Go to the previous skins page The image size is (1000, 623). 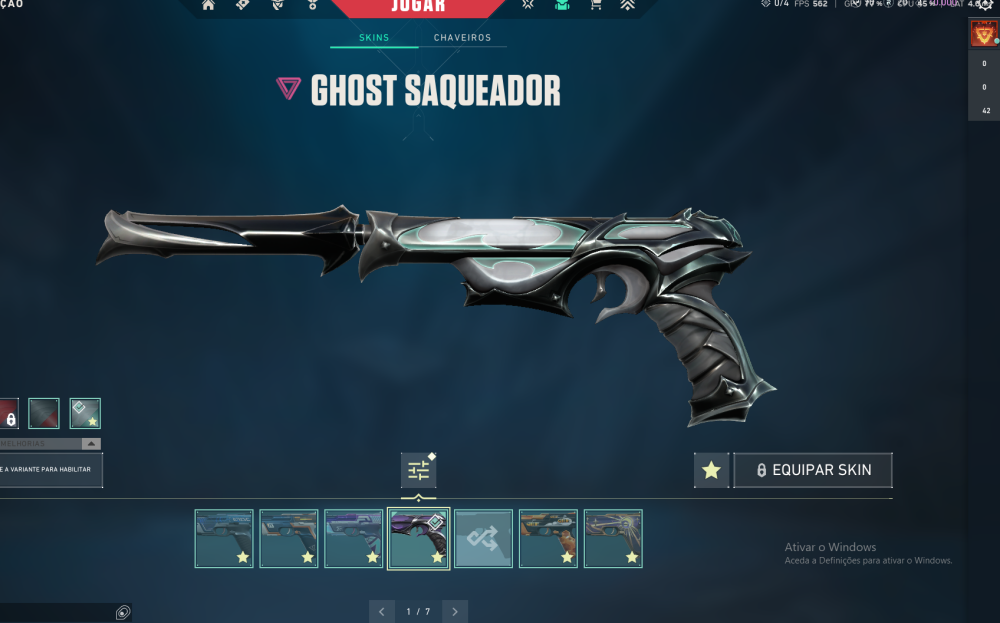381,611
